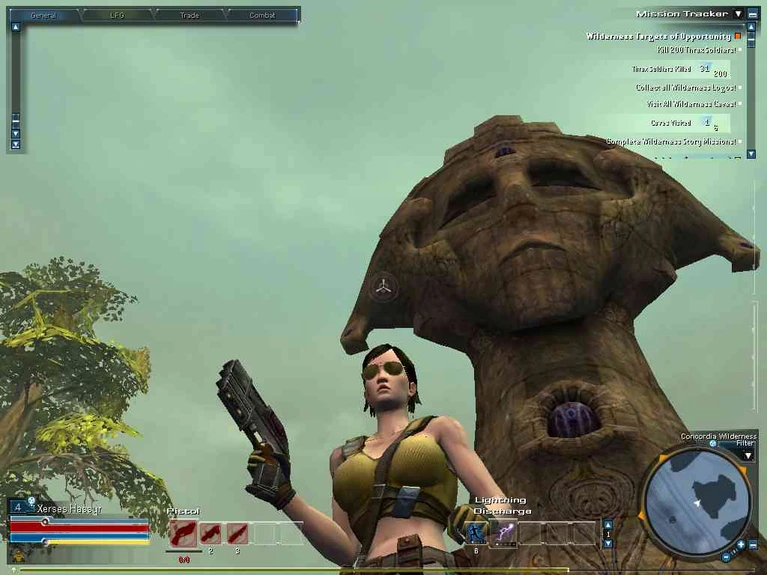This screenshot has width=767, height=575.
Task: Switch ability tray down with arrow
Action: coord(607,543)
